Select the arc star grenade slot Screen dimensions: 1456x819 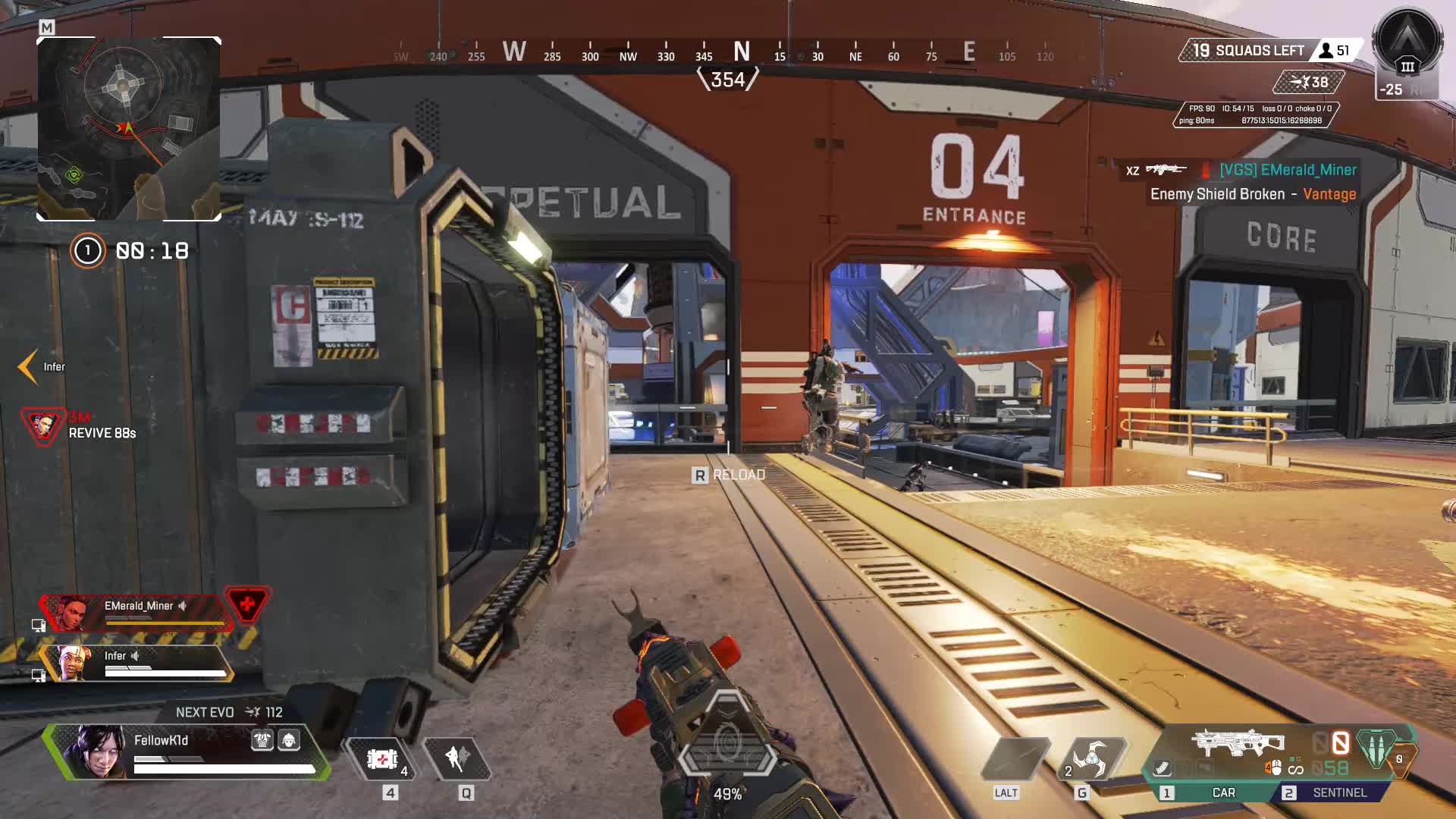1090,758
